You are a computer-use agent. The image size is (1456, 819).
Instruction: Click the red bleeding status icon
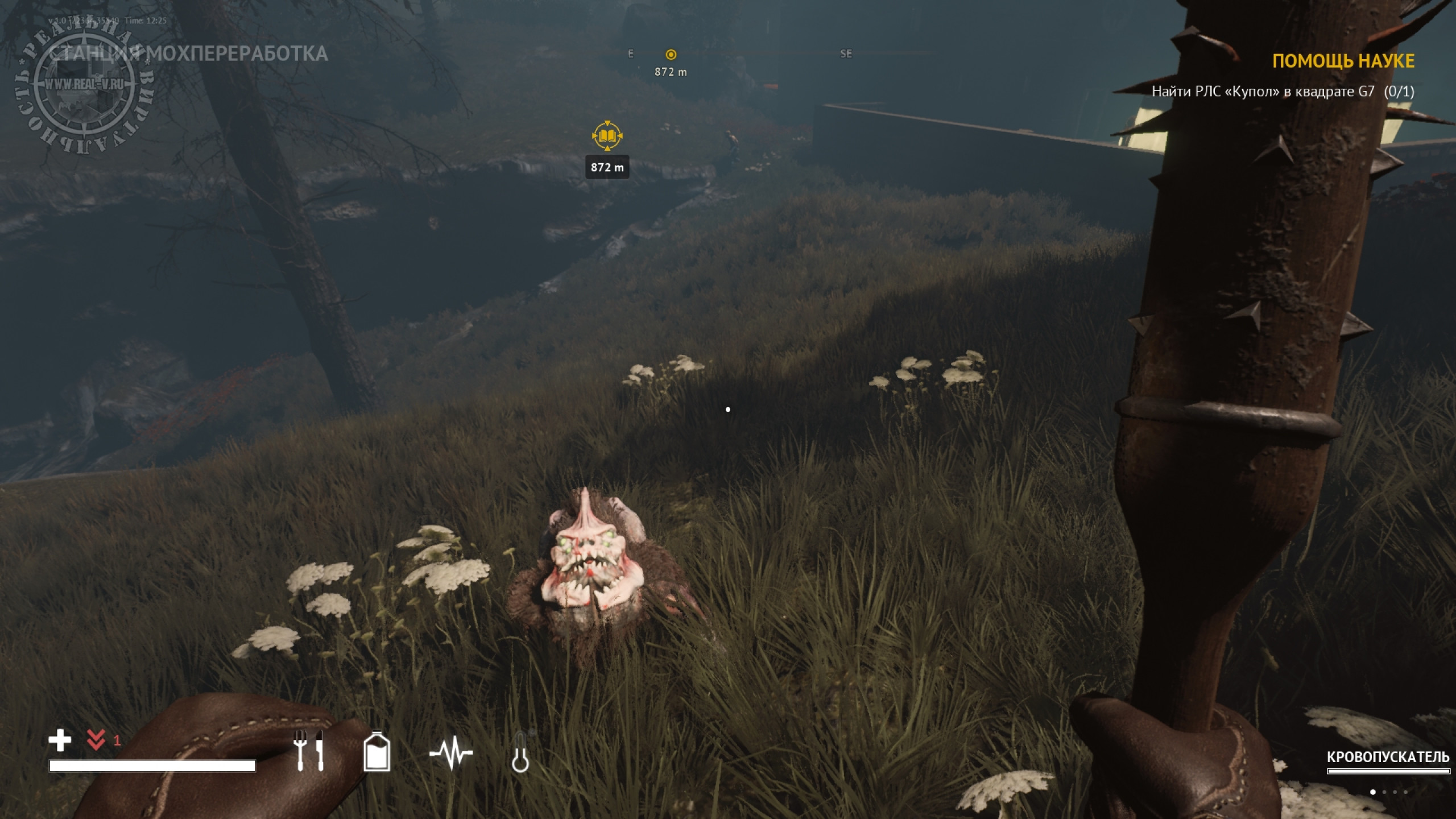pos(96,740)
